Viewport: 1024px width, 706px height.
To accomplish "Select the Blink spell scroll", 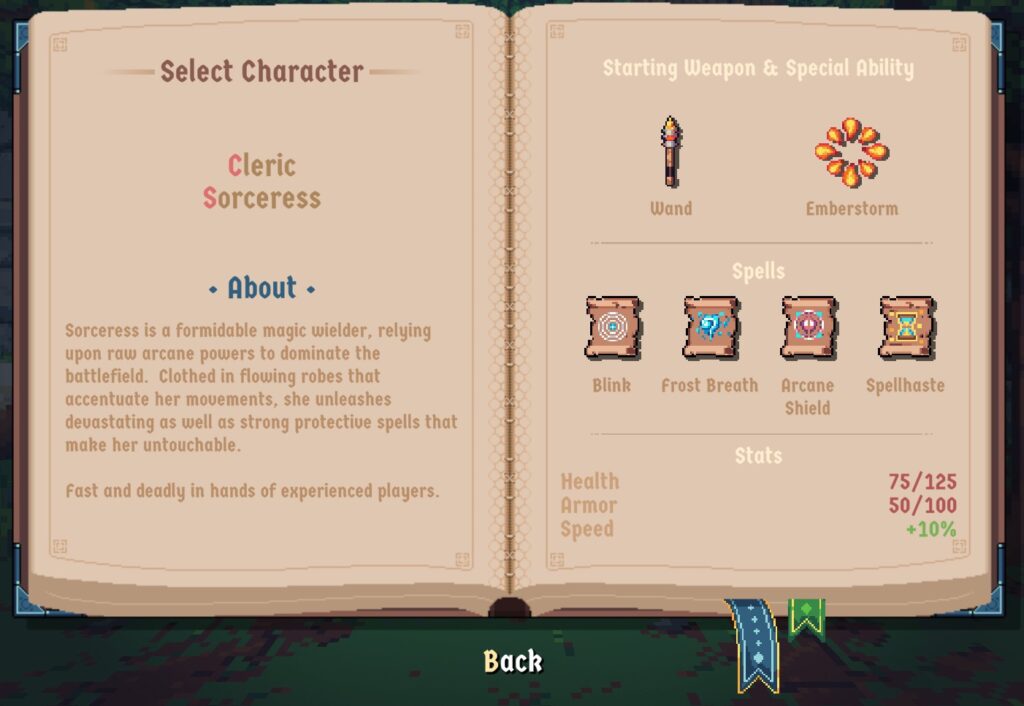I will tap(612, 328).
